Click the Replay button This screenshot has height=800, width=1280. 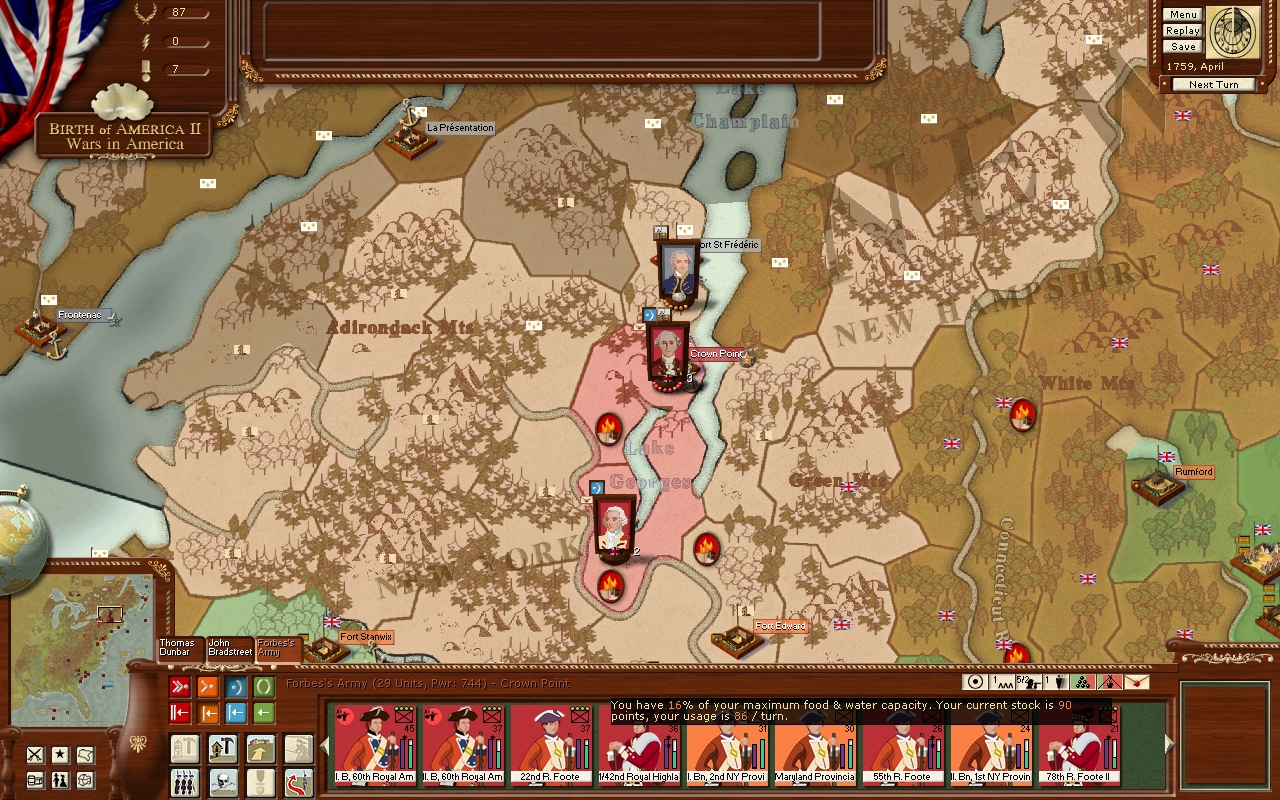1182,31
